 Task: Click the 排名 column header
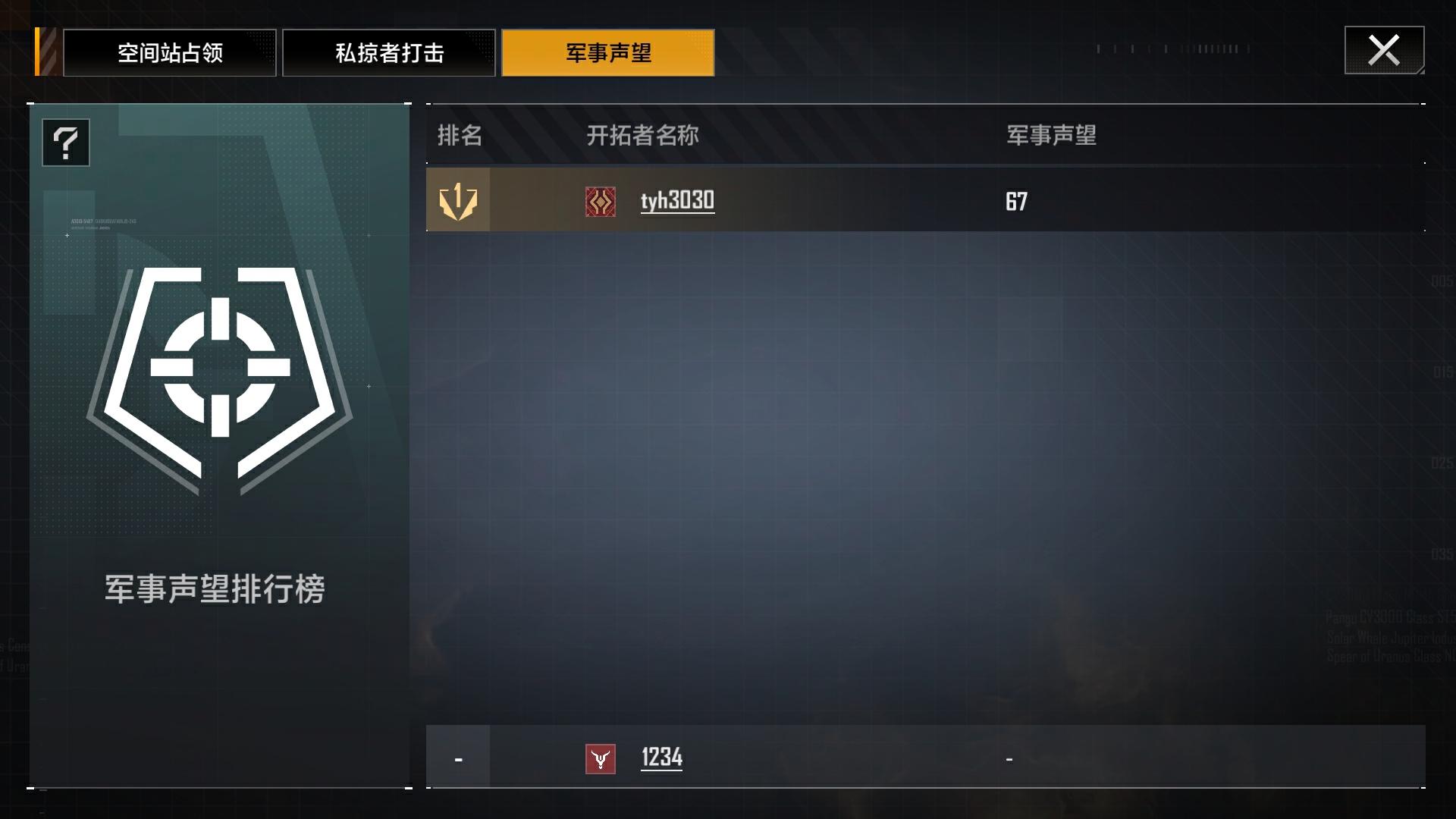coord(458,136)
